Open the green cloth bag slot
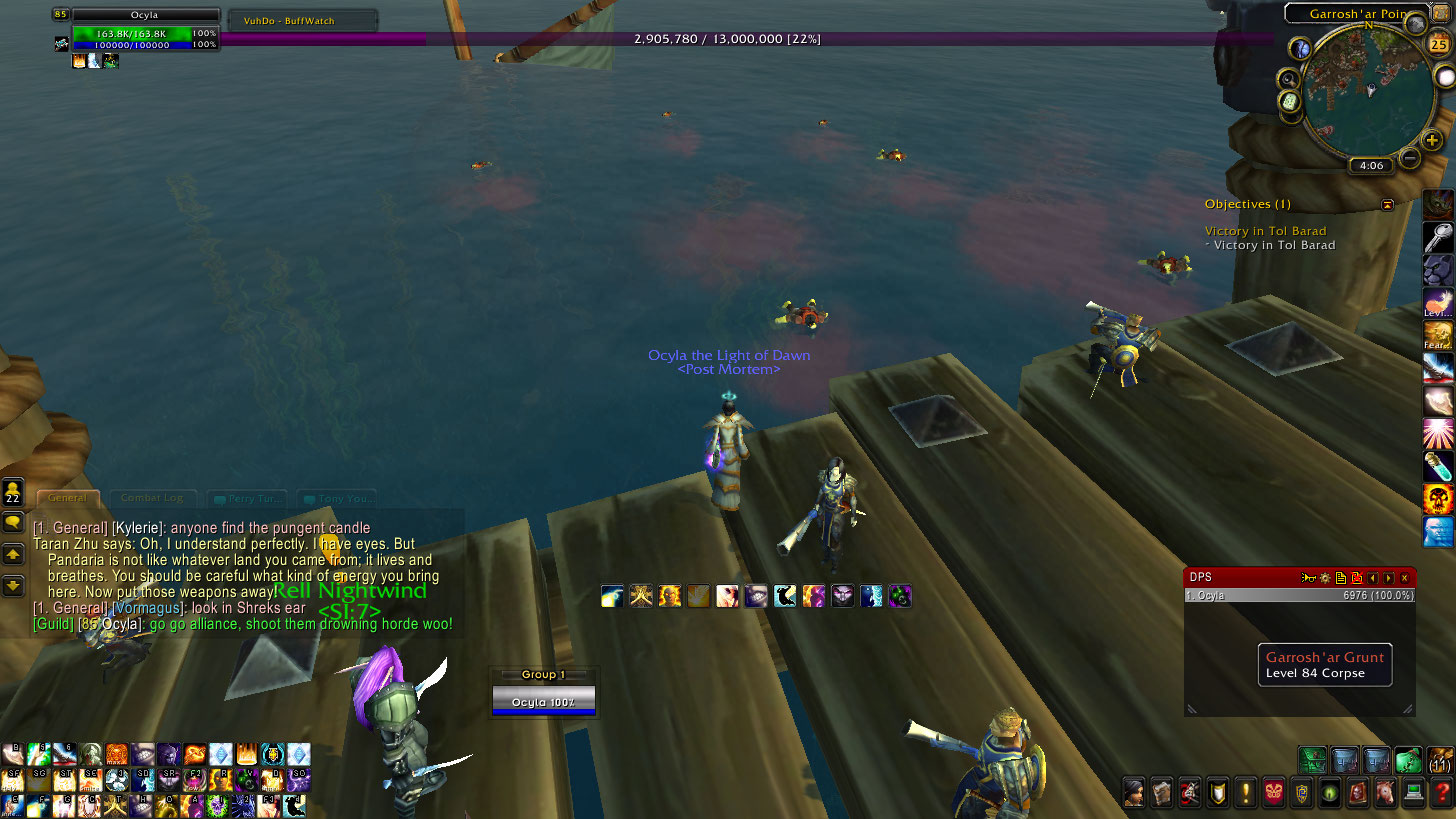Screen dimensions: 1456x819 coord(1408,759)
